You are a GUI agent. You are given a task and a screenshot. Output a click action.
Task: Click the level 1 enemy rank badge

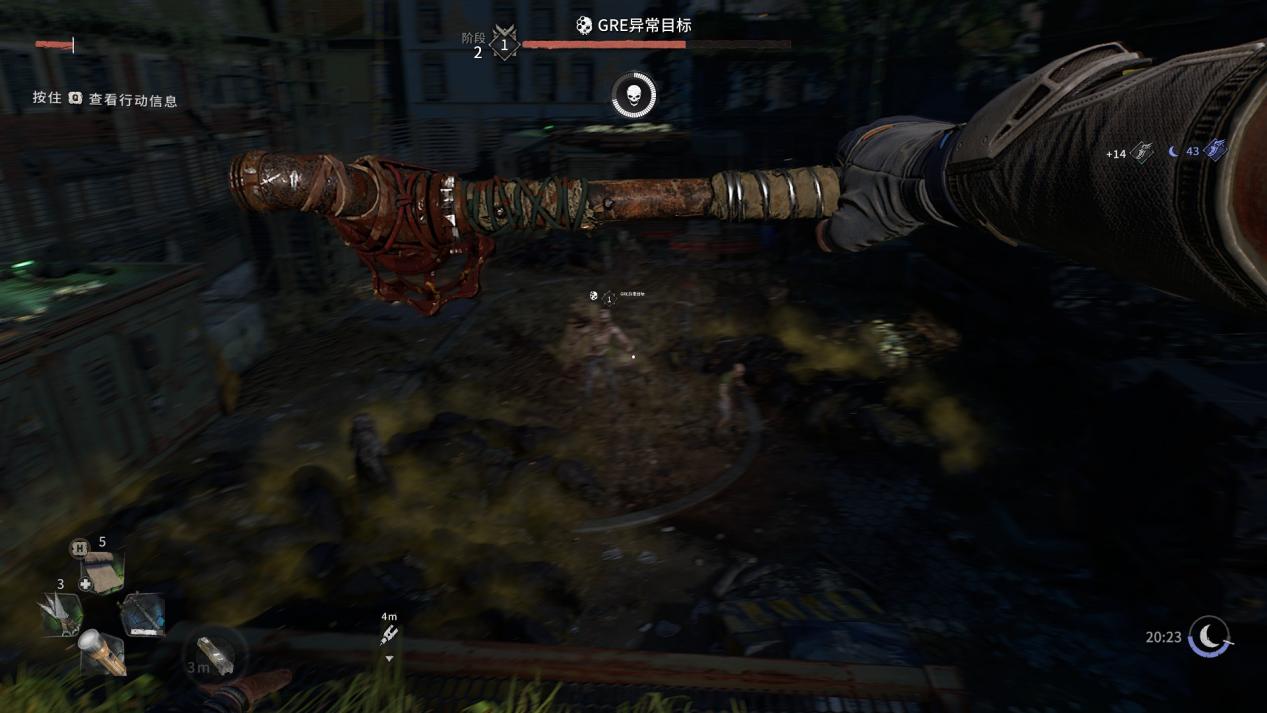(505, 45)
